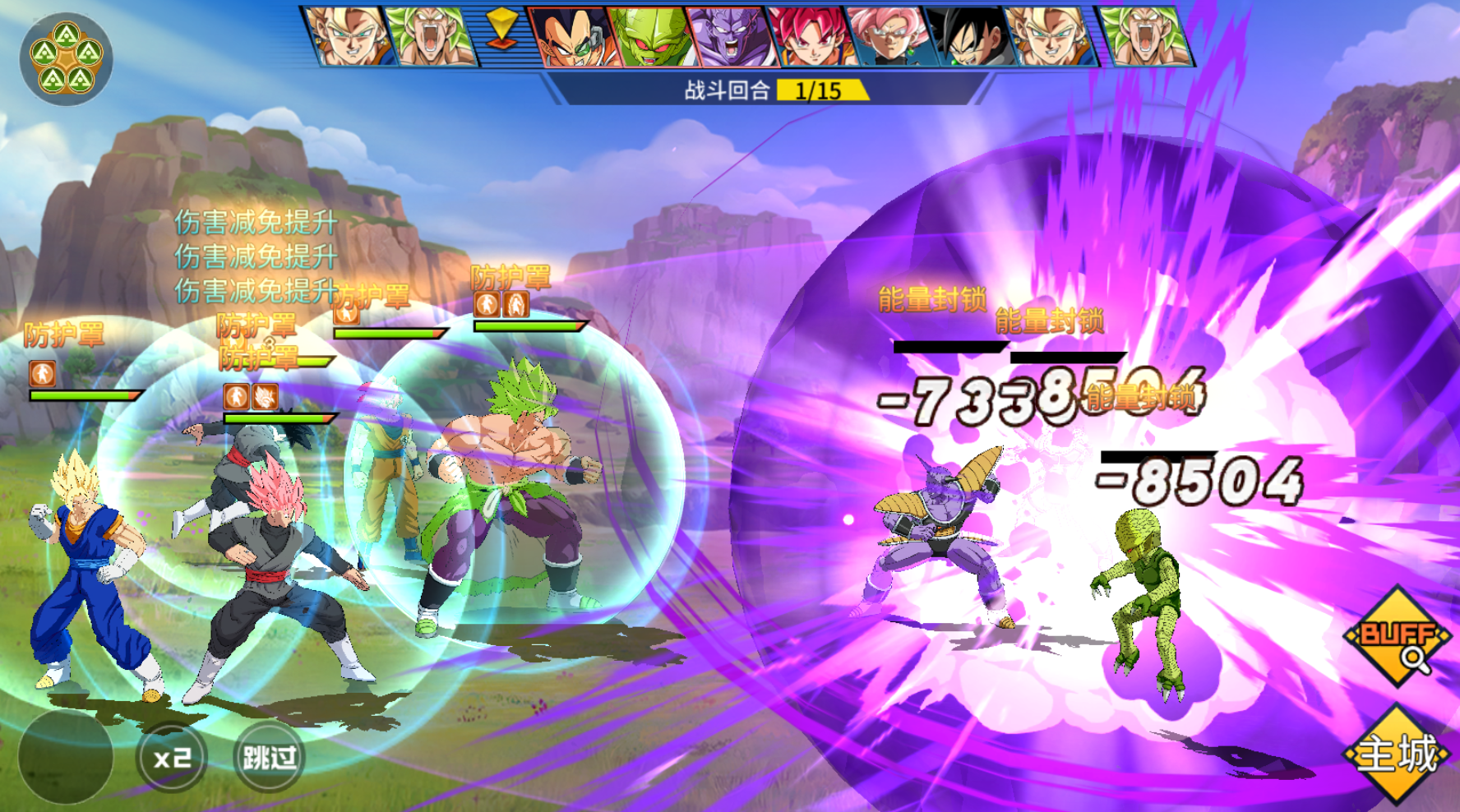Open the five-triangle formation emblem
Screen dimensions: 1460x812
(66, 58)
